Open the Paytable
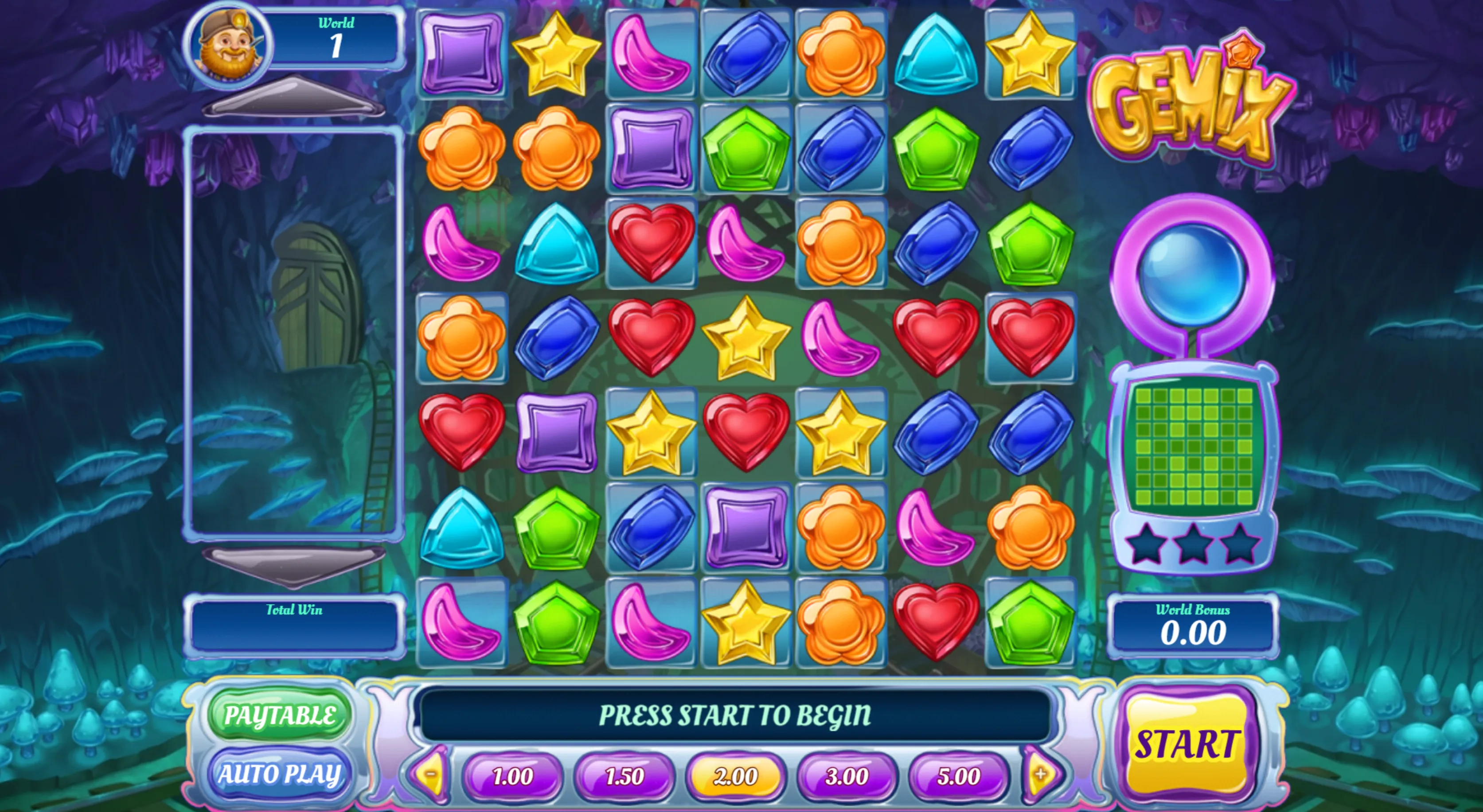 coord(279,715)
